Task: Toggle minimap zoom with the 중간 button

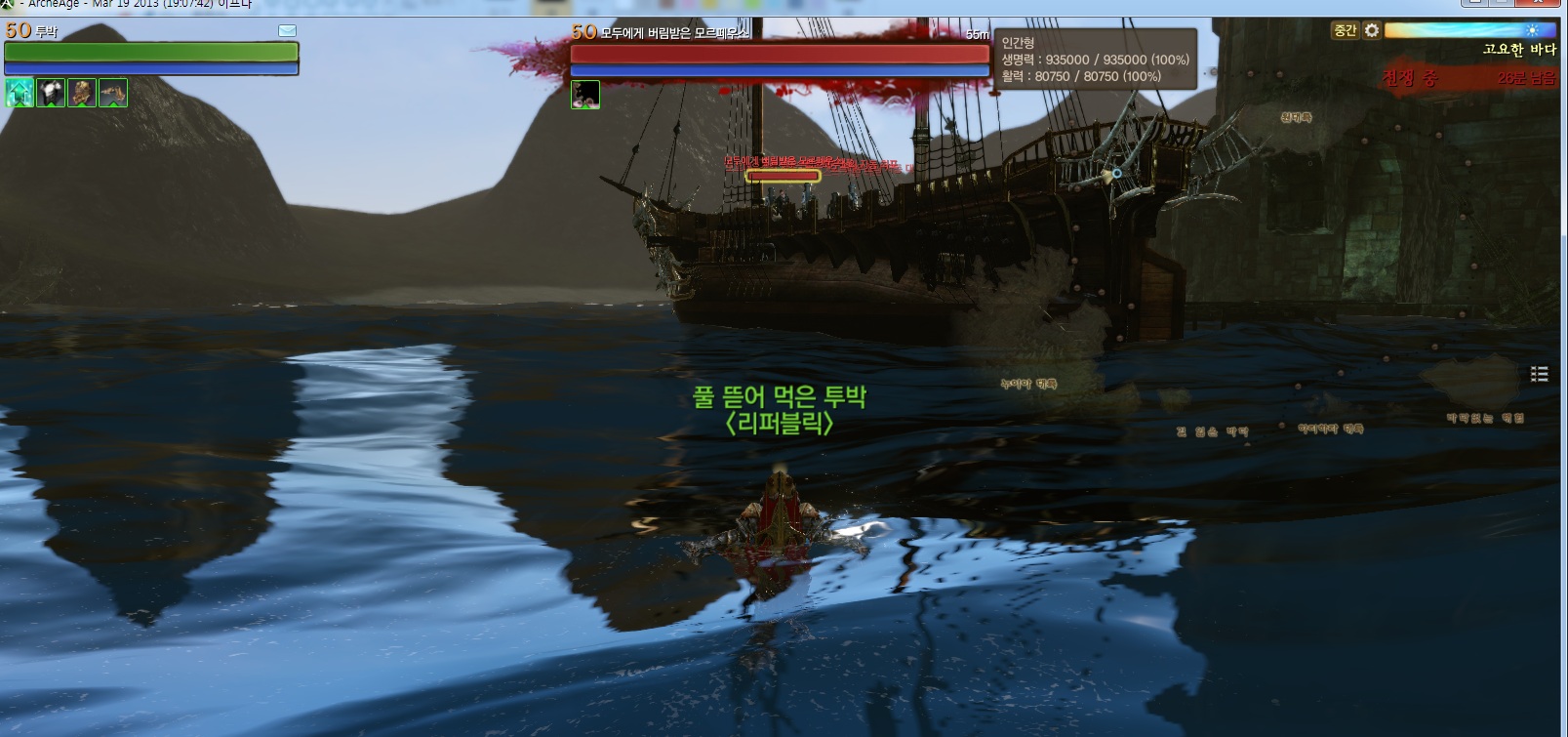Action: click(x=1345, y=31)
